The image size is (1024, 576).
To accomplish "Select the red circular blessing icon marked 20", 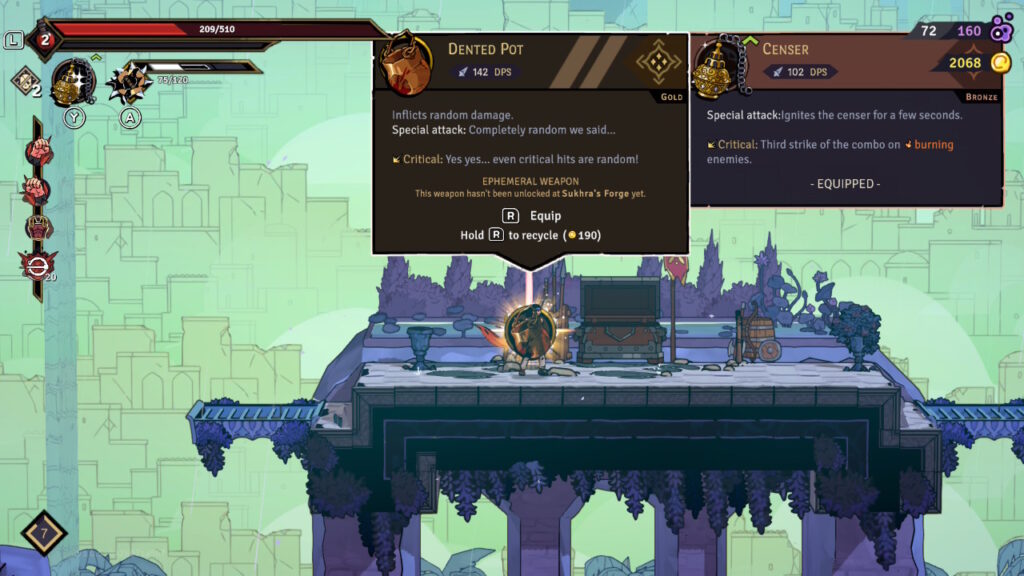I will click(36, 263).
